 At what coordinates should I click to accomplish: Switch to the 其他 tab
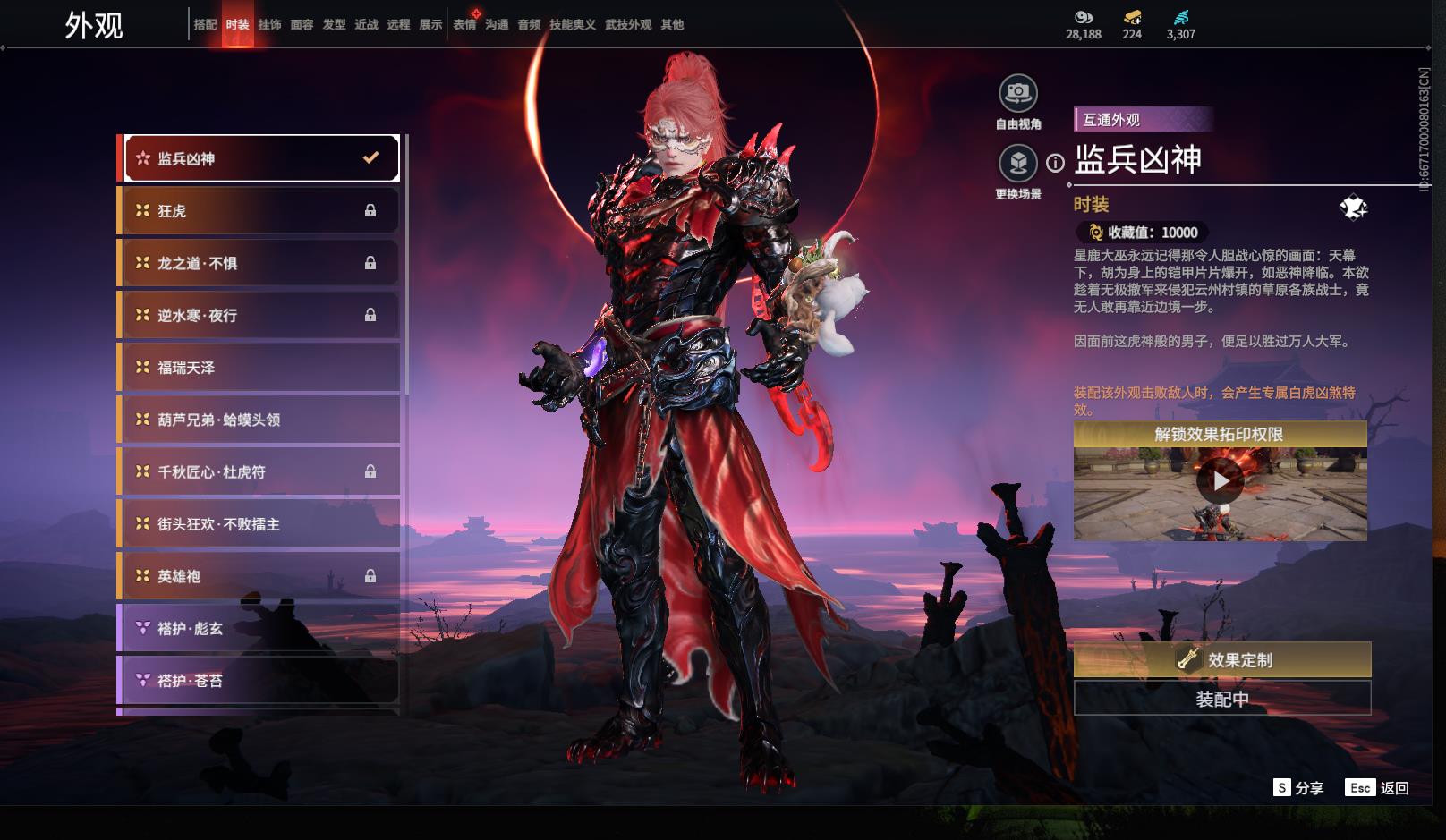[x=672, y=25]
